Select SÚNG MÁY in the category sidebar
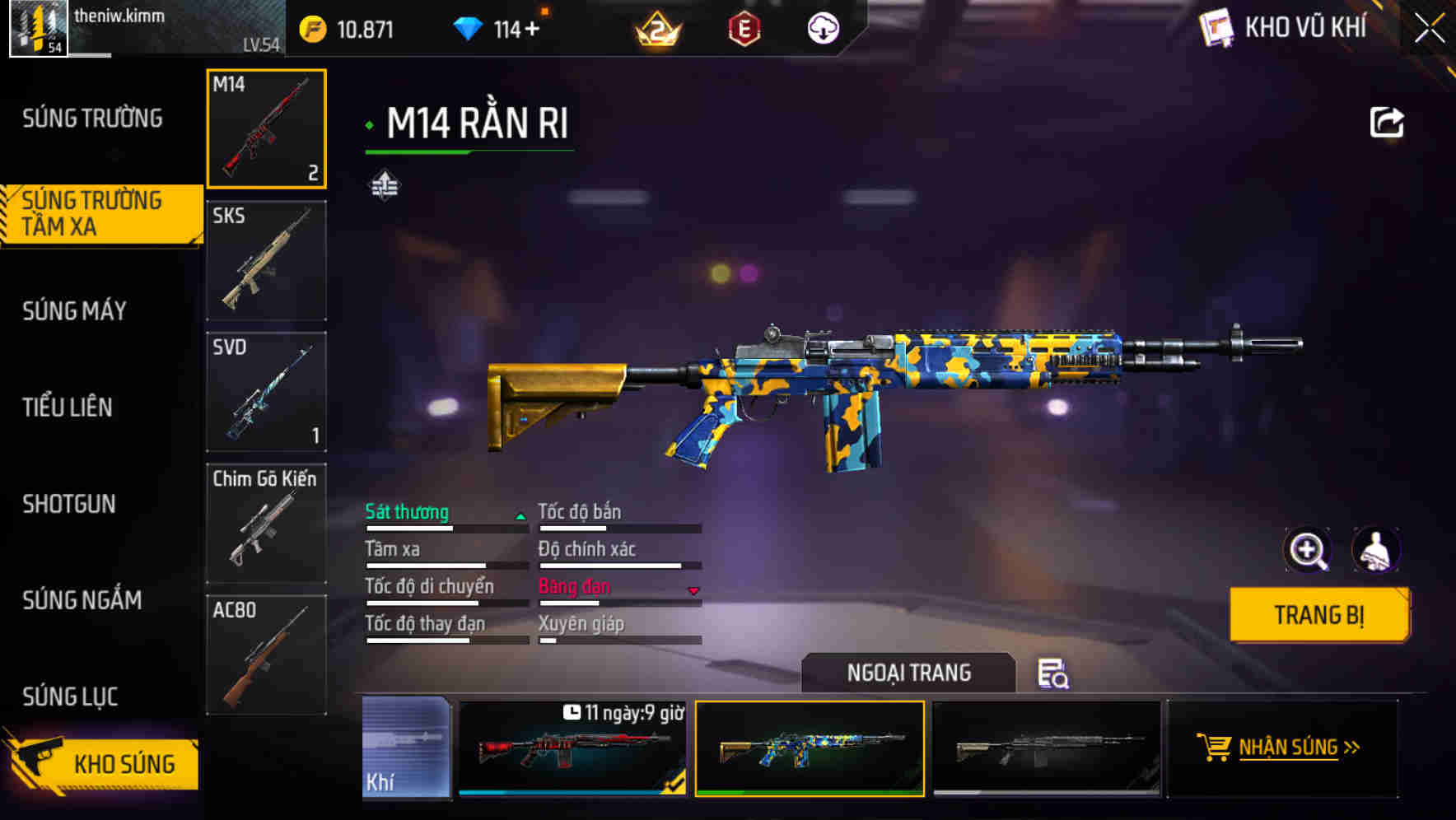Image resolution: width=1456 pixels, height=820 pixels. (x=74, y=311)
